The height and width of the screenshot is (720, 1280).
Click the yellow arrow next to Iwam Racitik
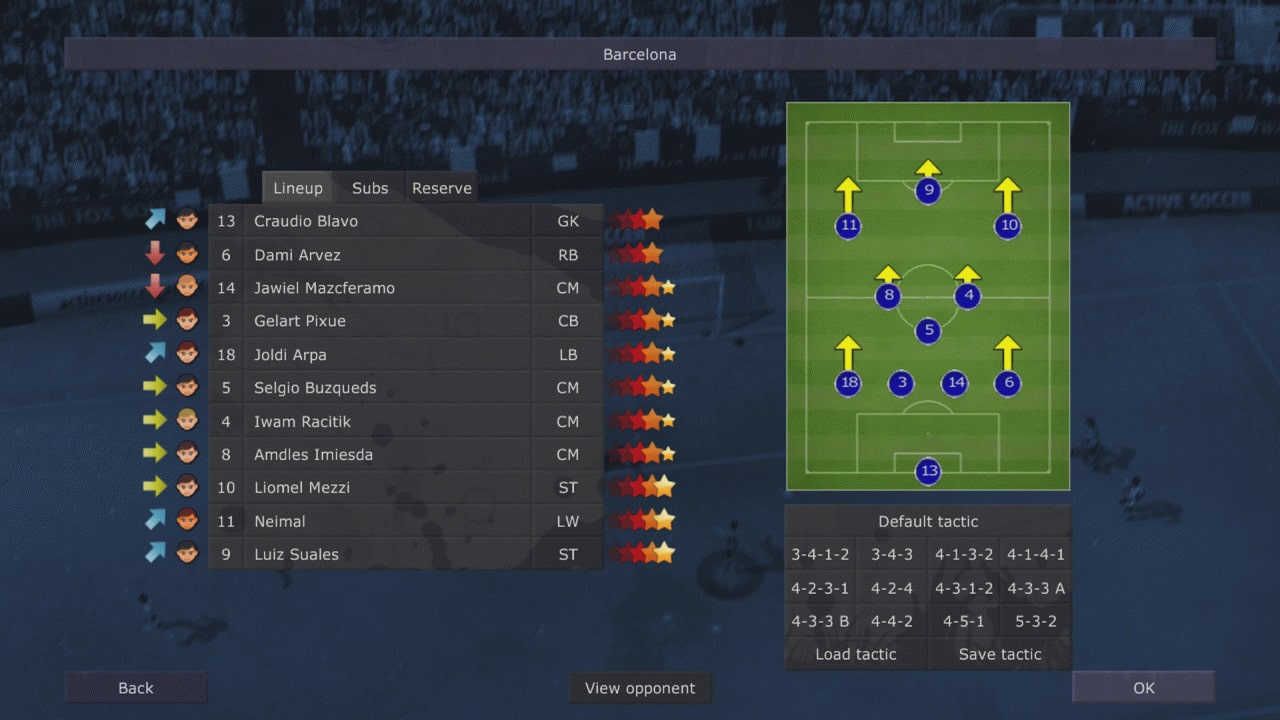point(154,420)
